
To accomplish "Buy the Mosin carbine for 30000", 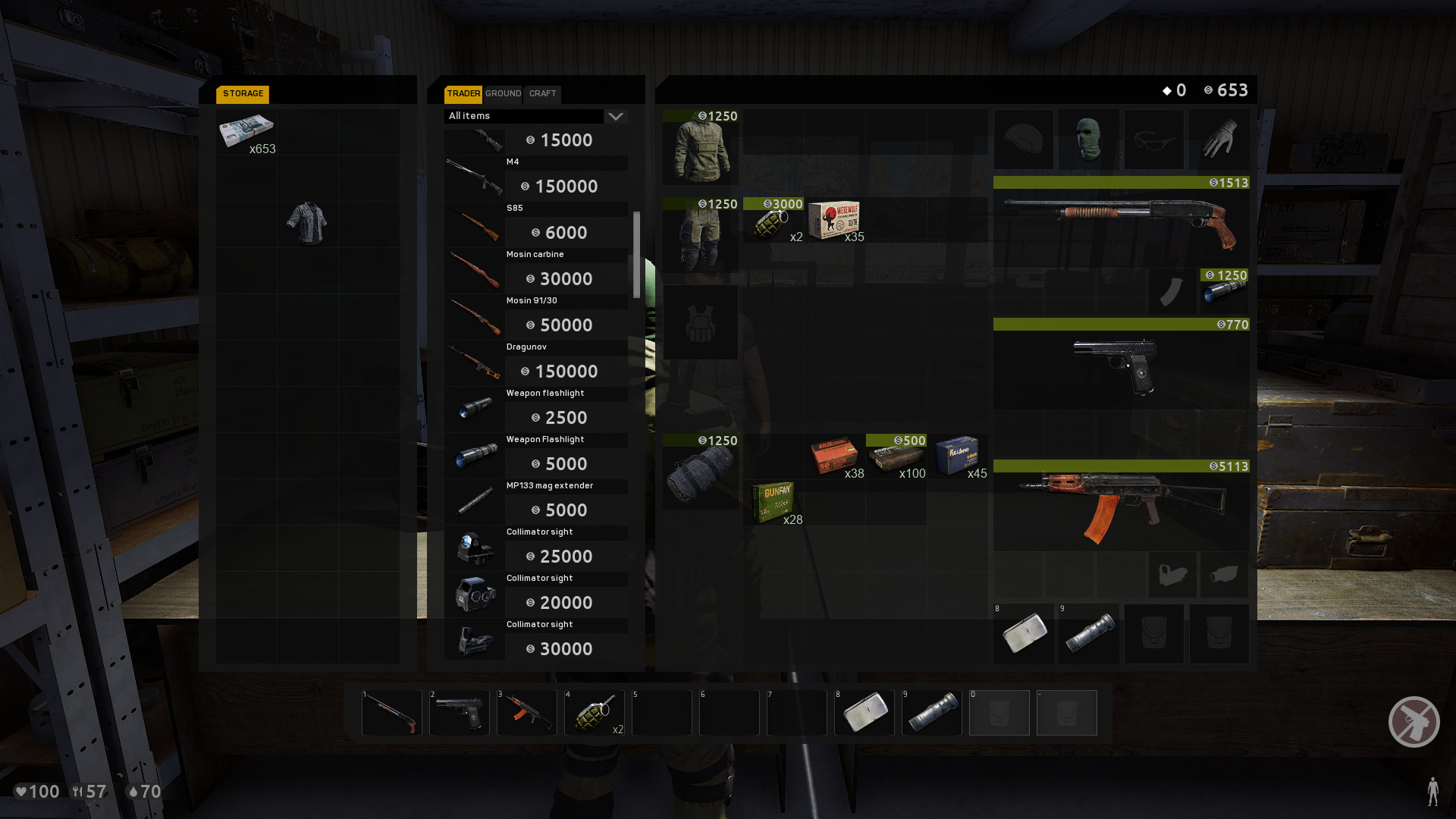I will pyautogui.click(x=565, y=278).
